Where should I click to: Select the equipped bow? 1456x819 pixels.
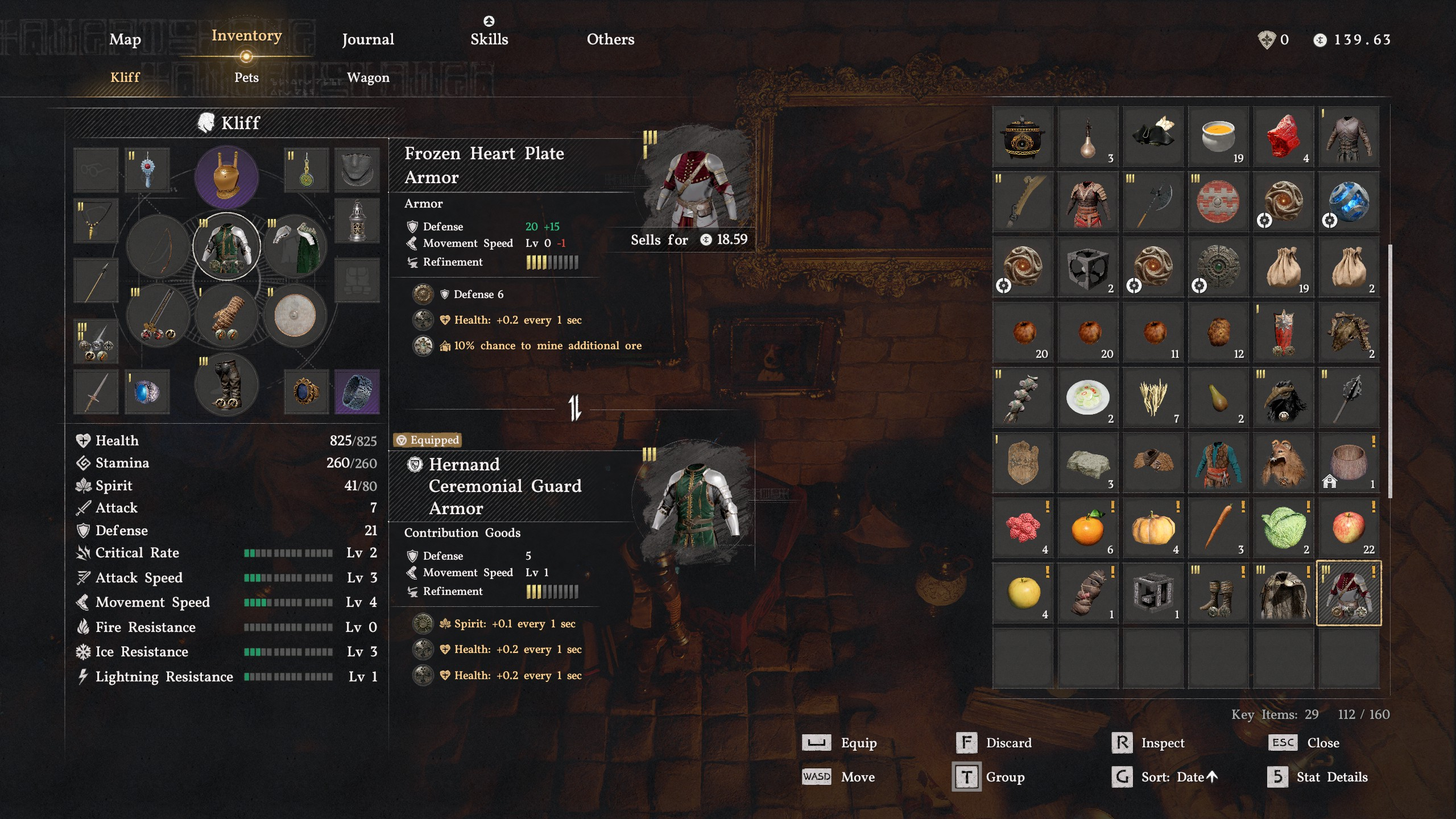pos(158,246)
